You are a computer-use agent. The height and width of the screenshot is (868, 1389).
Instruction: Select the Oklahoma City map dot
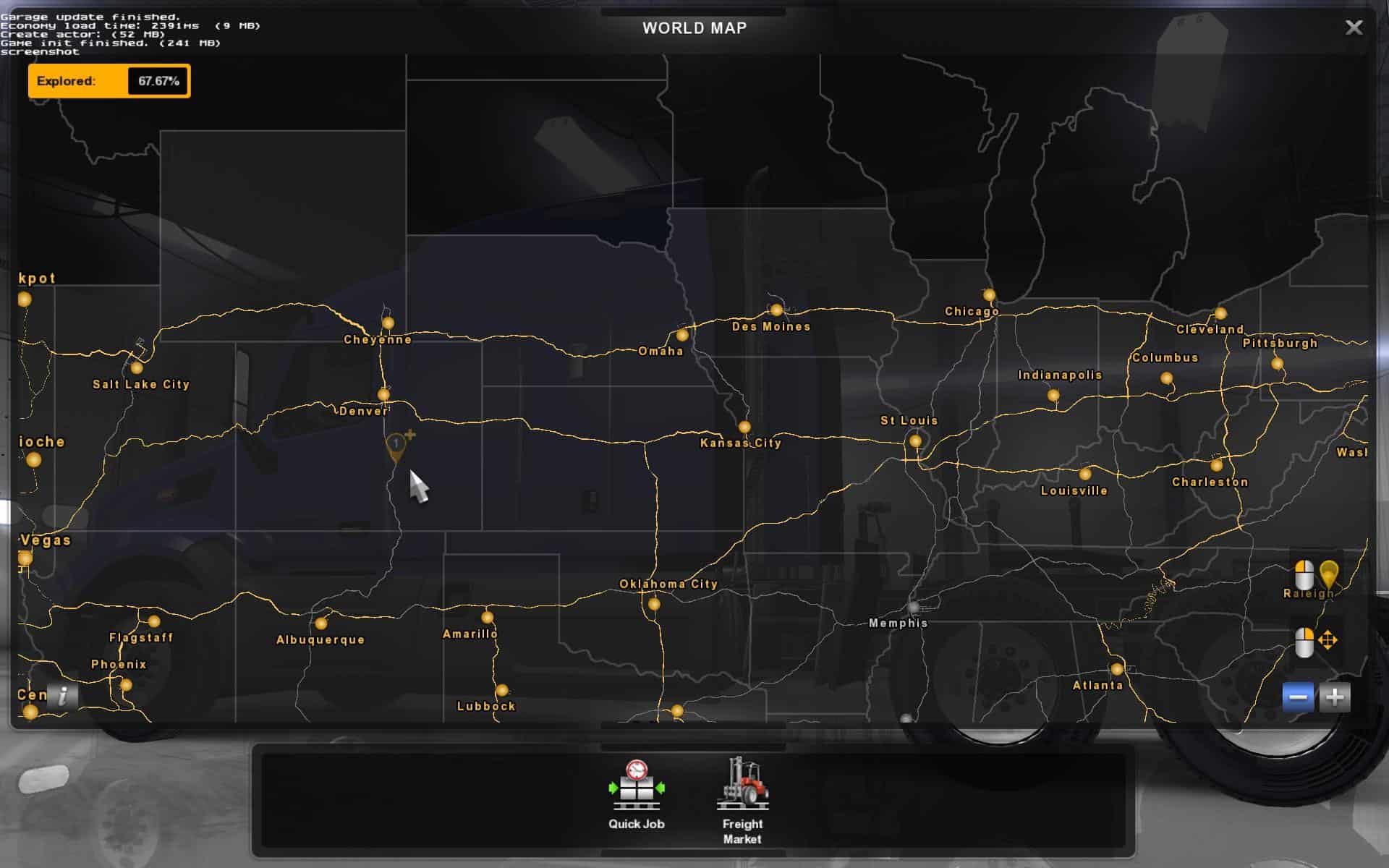(655, 603)
